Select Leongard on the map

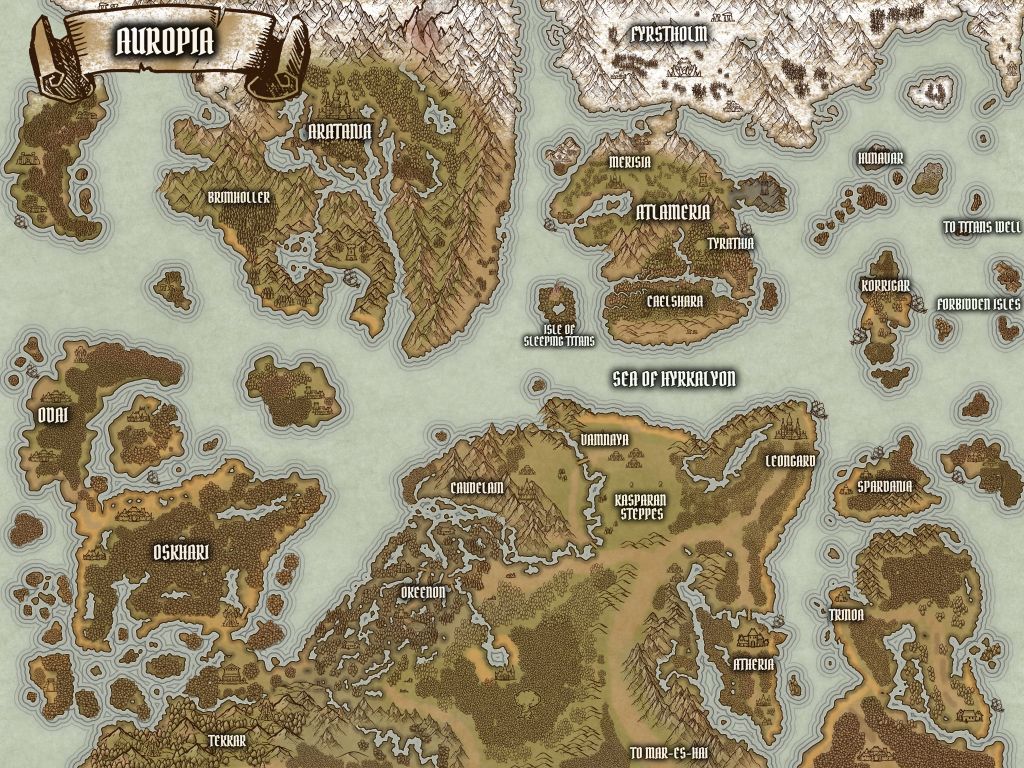pyautogui.click(x=790, y=461)
